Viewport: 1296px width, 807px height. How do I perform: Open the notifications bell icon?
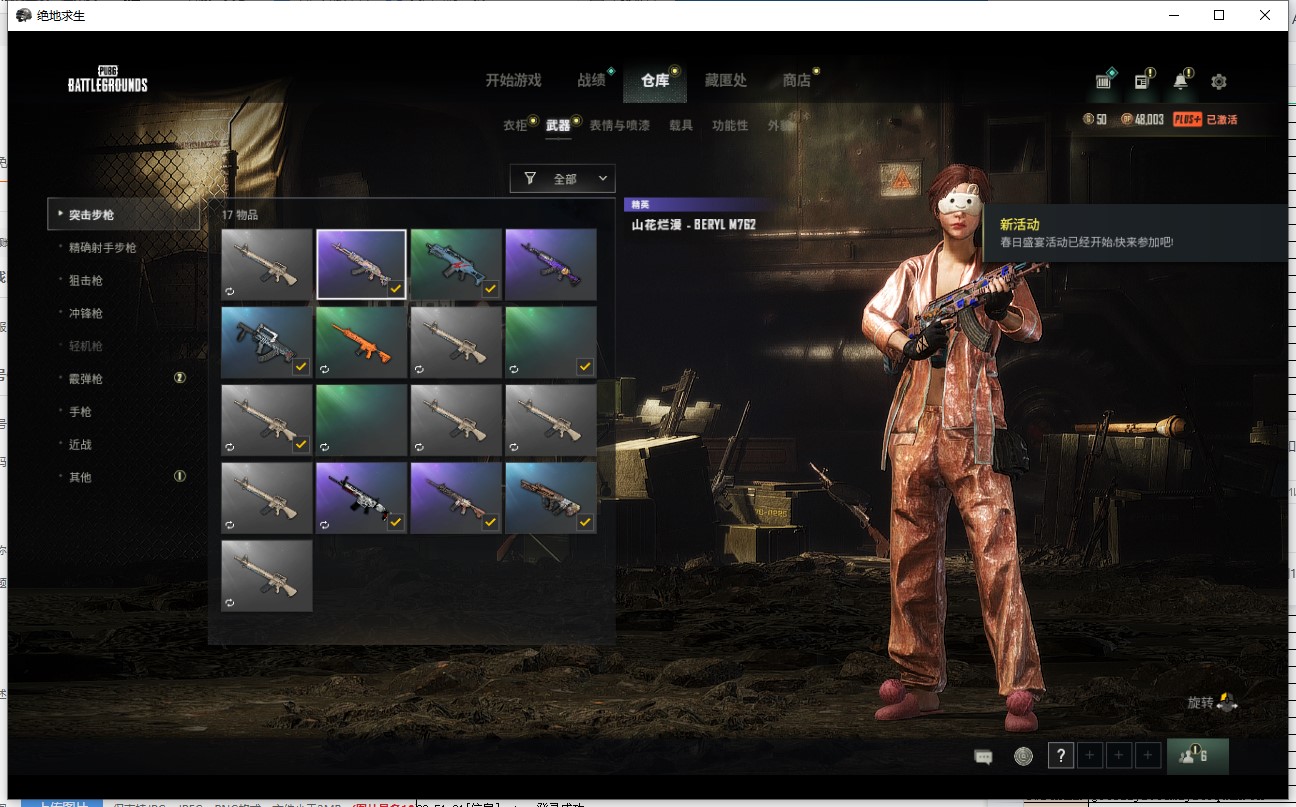[x=1182, y=81]
